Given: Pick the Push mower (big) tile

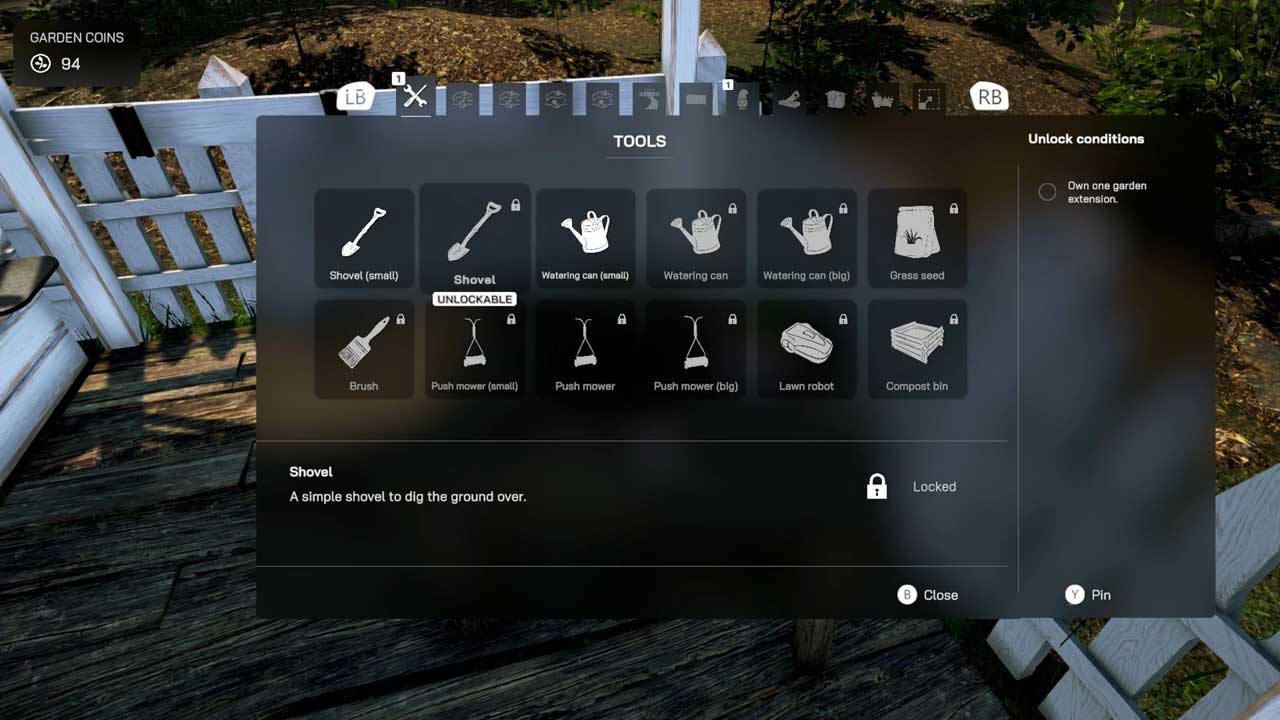Looking at the screenshot, I should point(696,349).
